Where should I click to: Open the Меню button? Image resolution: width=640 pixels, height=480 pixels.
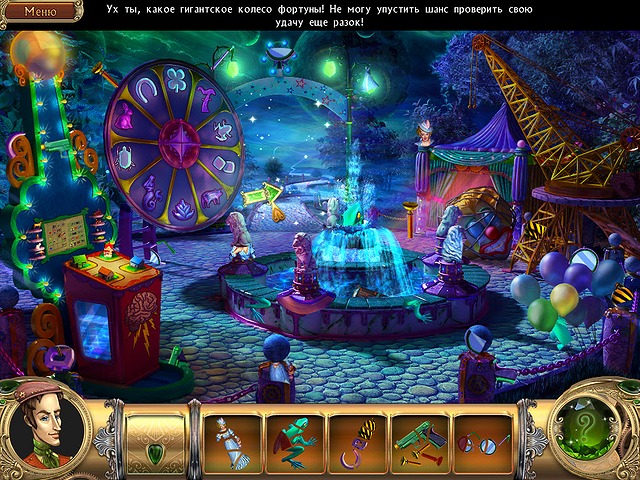coord(40,12)
